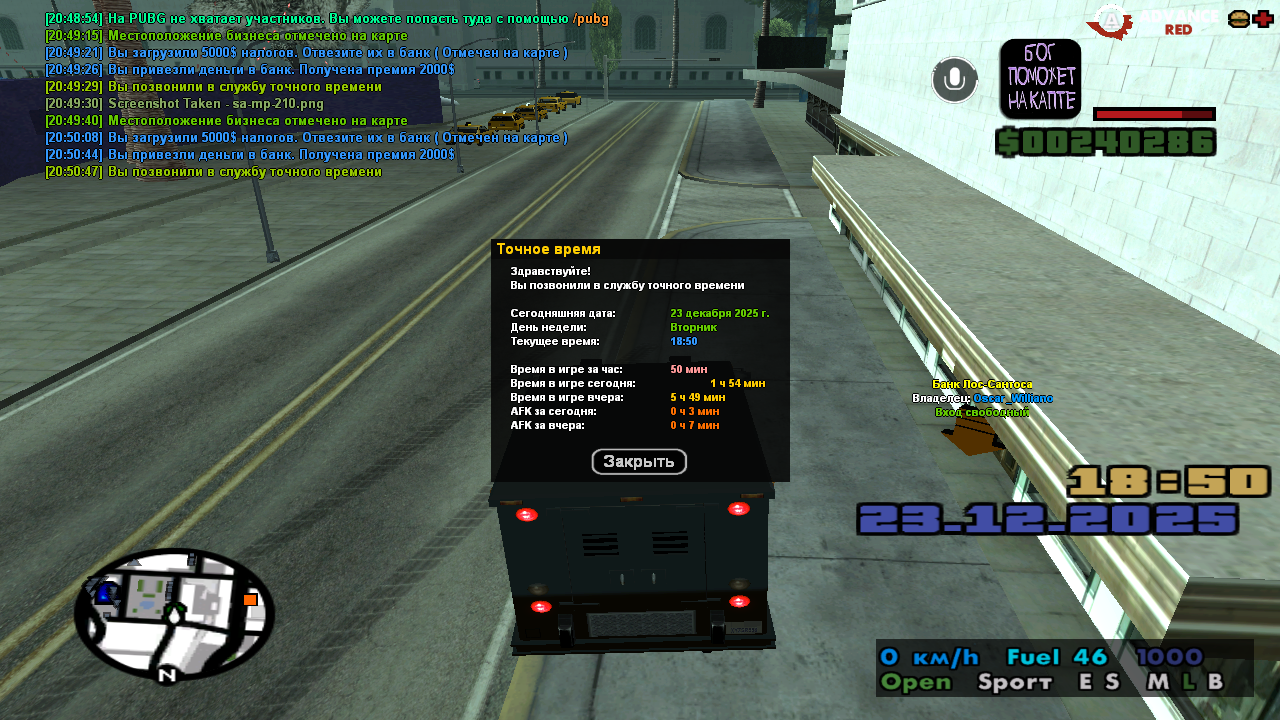Close the Точное время dialog with Закрыть

coord(639,462)
